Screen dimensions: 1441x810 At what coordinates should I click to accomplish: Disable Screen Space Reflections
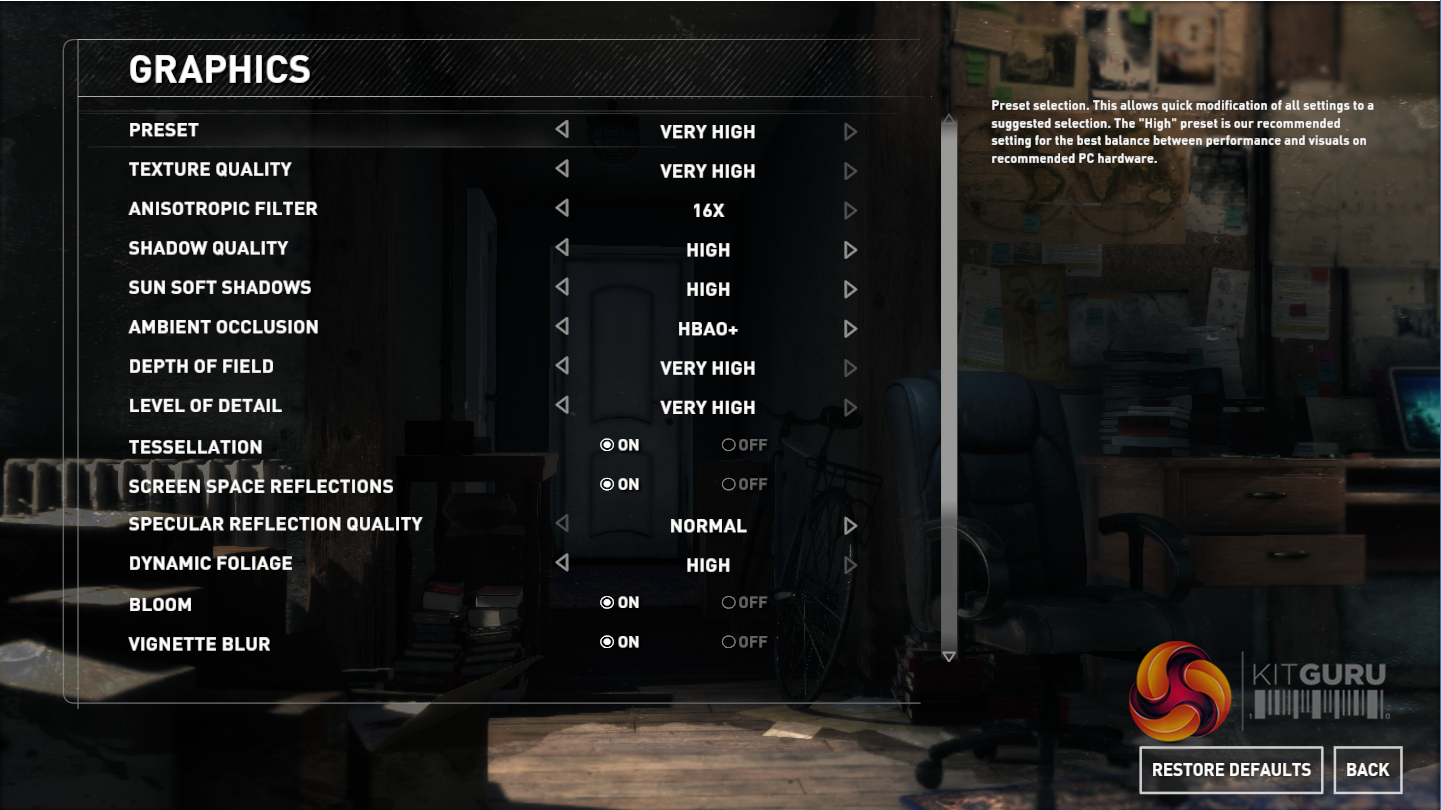pyautogui.click(x=729, y=485)
